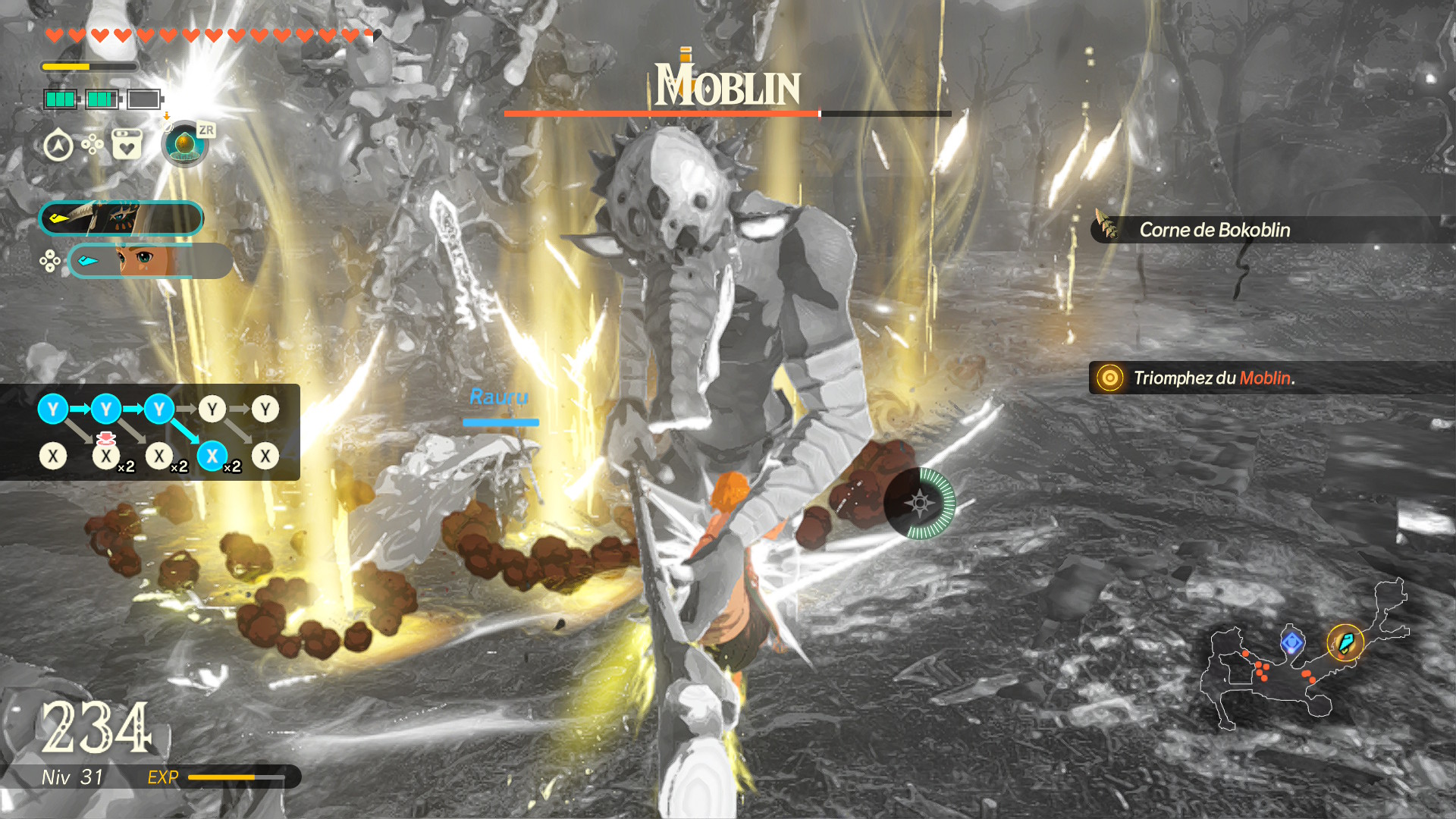Click the blue diamond marker on minimap
Image resolution: width=1456 pixels, height=819 pixels.
(1292, 643)
